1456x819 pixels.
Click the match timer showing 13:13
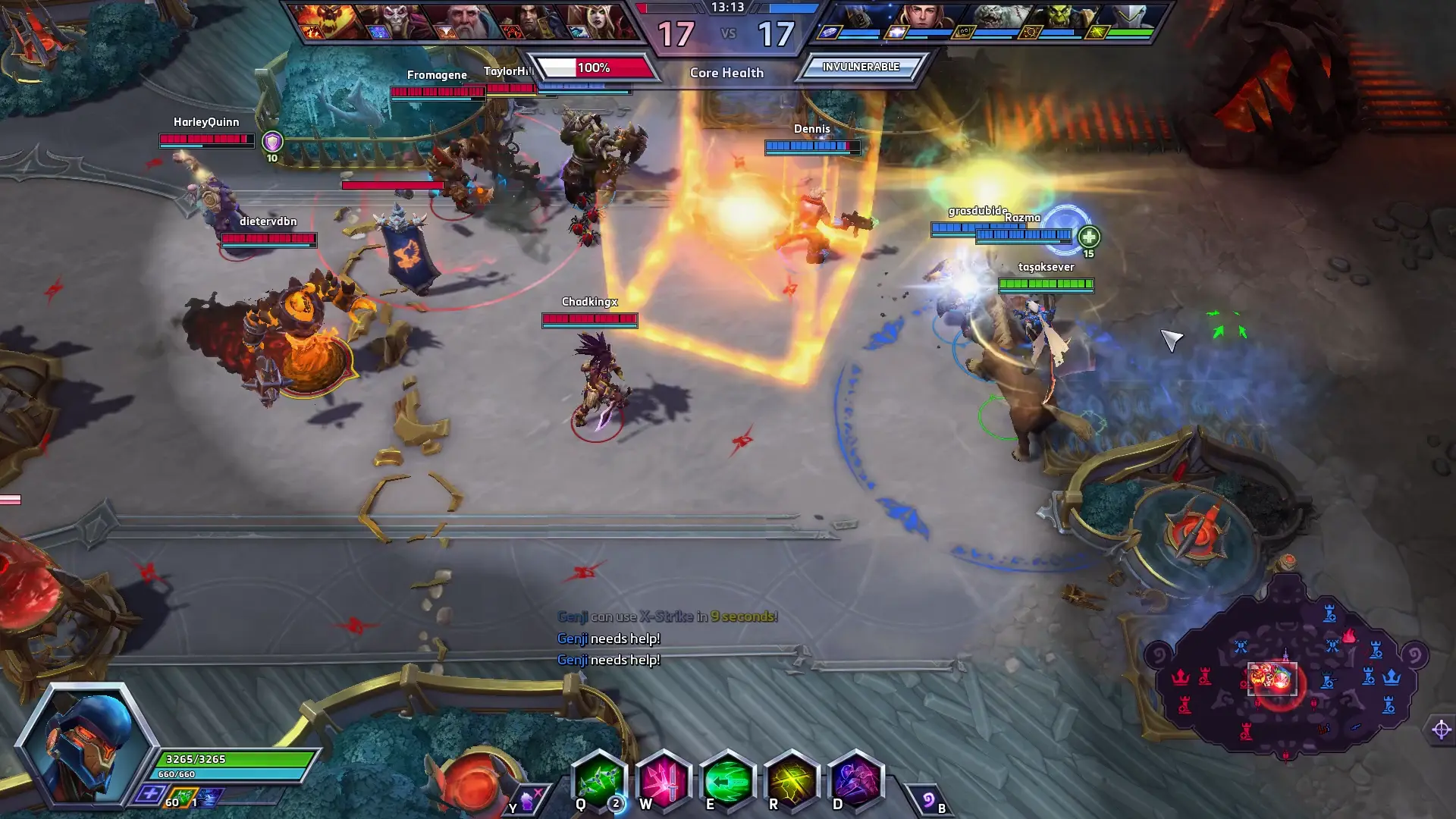coord(726,9)
